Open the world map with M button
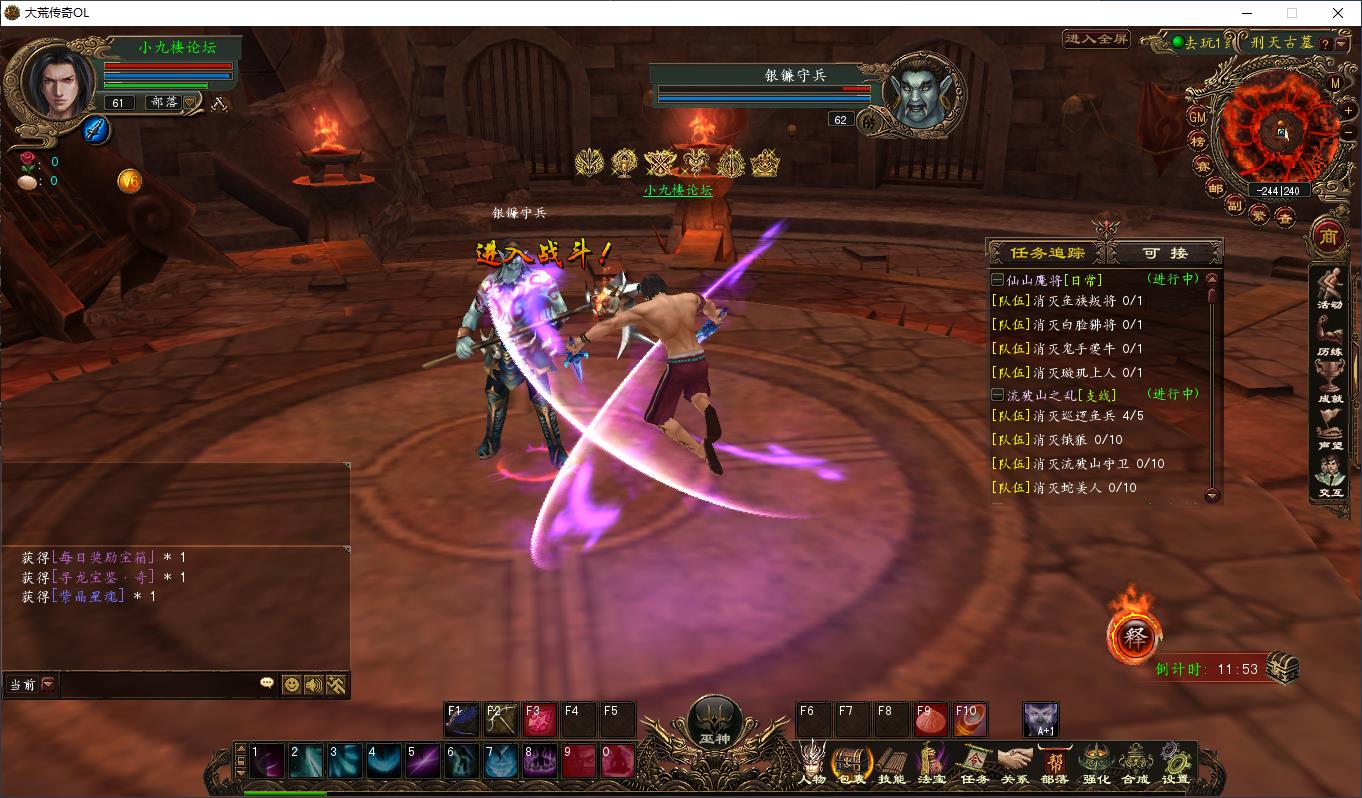The image size is (1362, 798). point(1335,84)
